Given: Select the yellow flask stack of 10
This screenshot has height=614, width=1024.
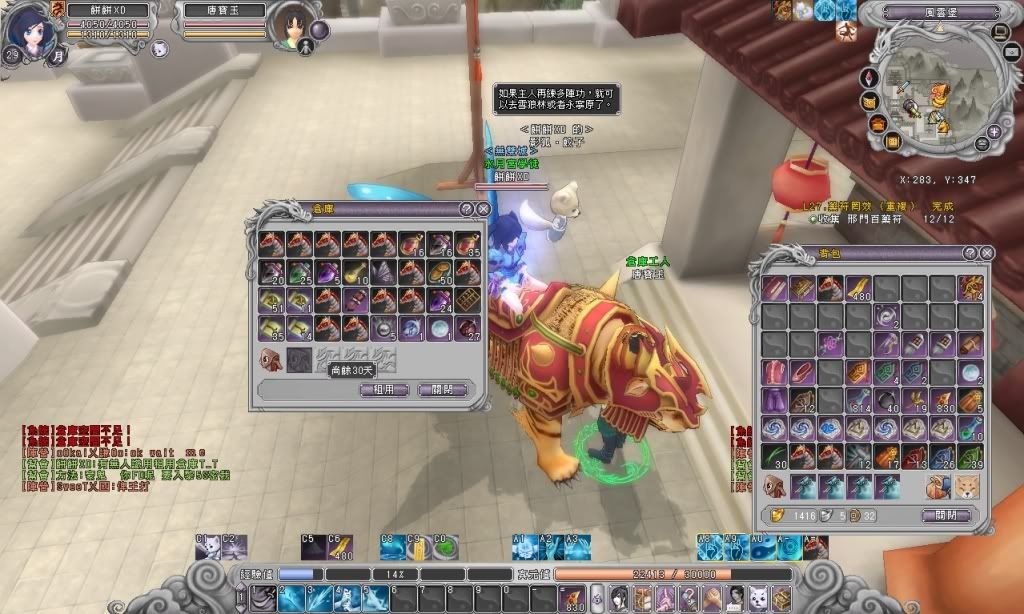Looking at the screenshot, I should [356, 272].
